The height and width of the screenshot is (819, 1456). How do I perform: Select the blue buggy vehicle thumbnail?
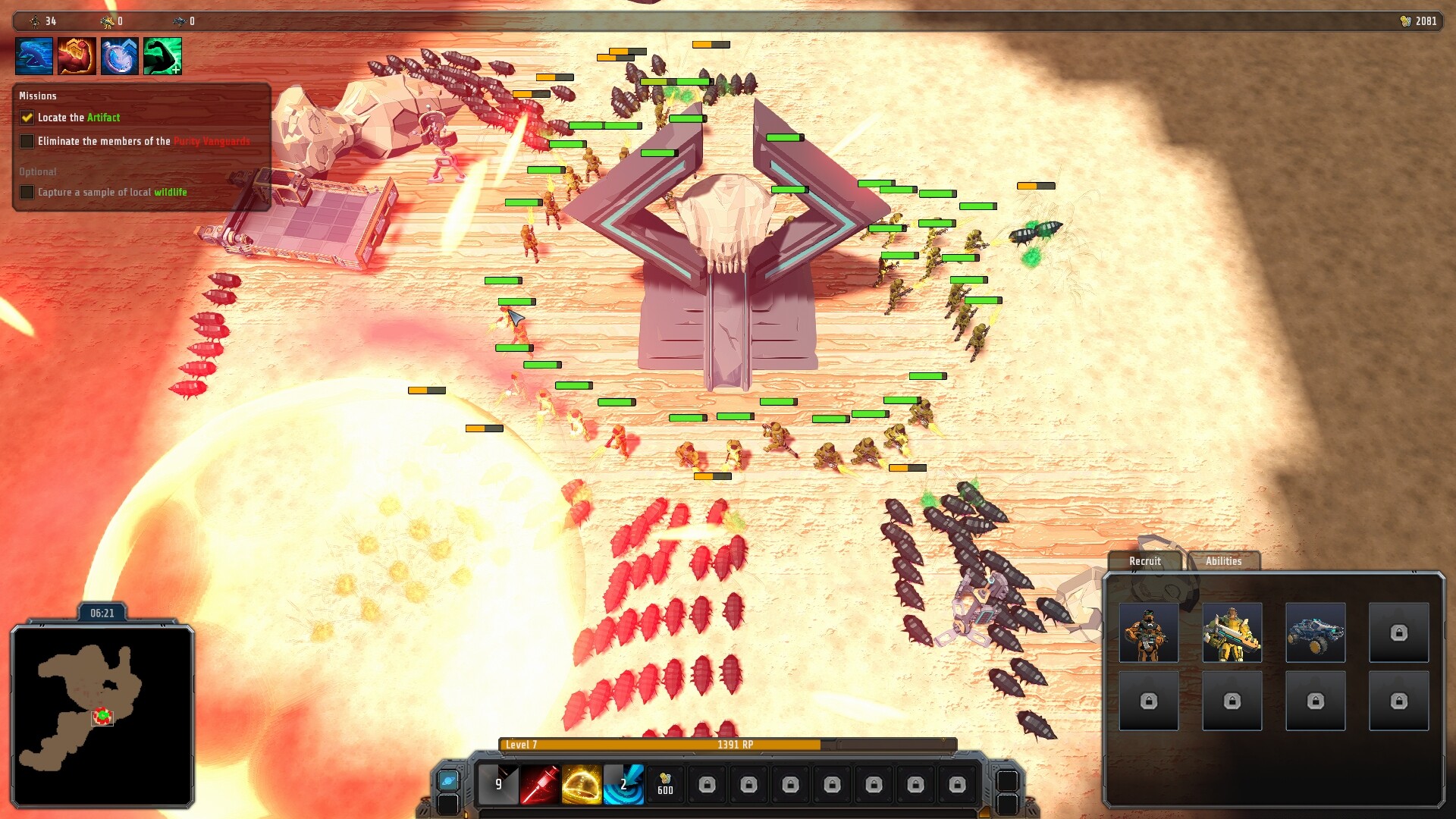point(1315,632)
